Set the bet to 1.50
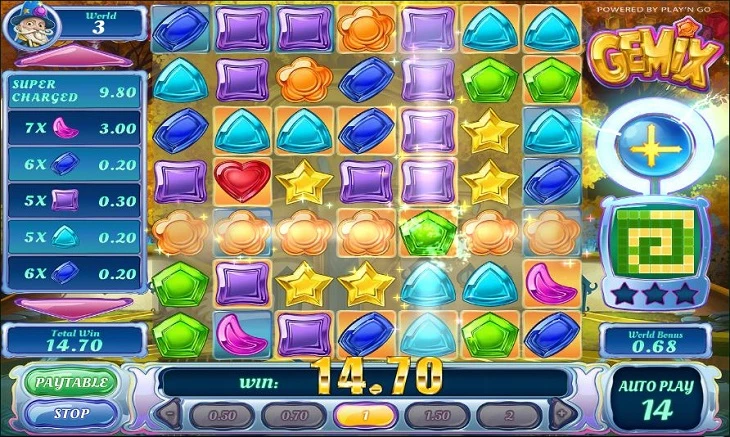The image size is (730, 437). (x=436, y=415)
